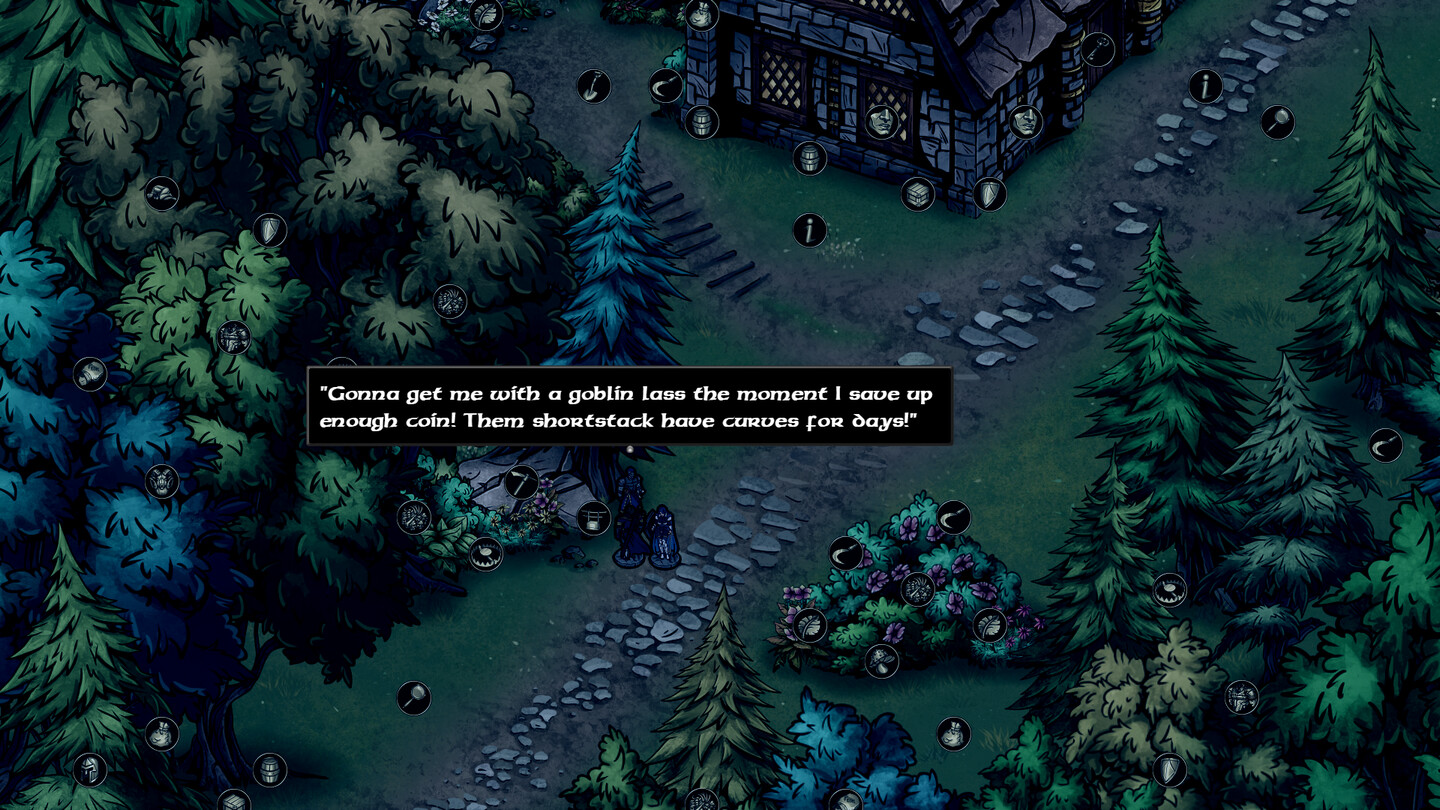Choose the rock ore pile marker

tap(161, 193)
